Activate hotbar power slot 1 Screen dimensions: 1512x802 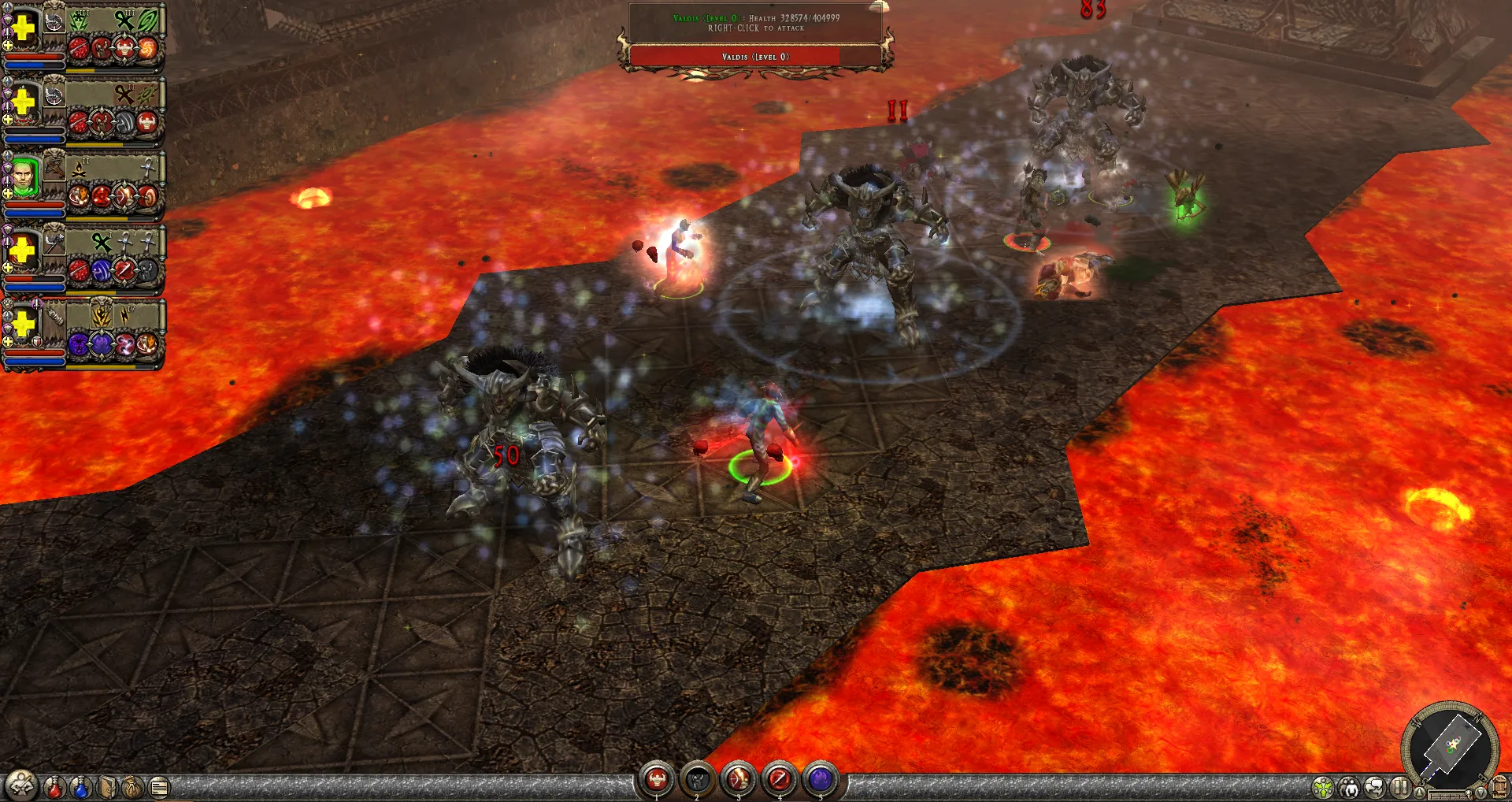coord(657,779)
